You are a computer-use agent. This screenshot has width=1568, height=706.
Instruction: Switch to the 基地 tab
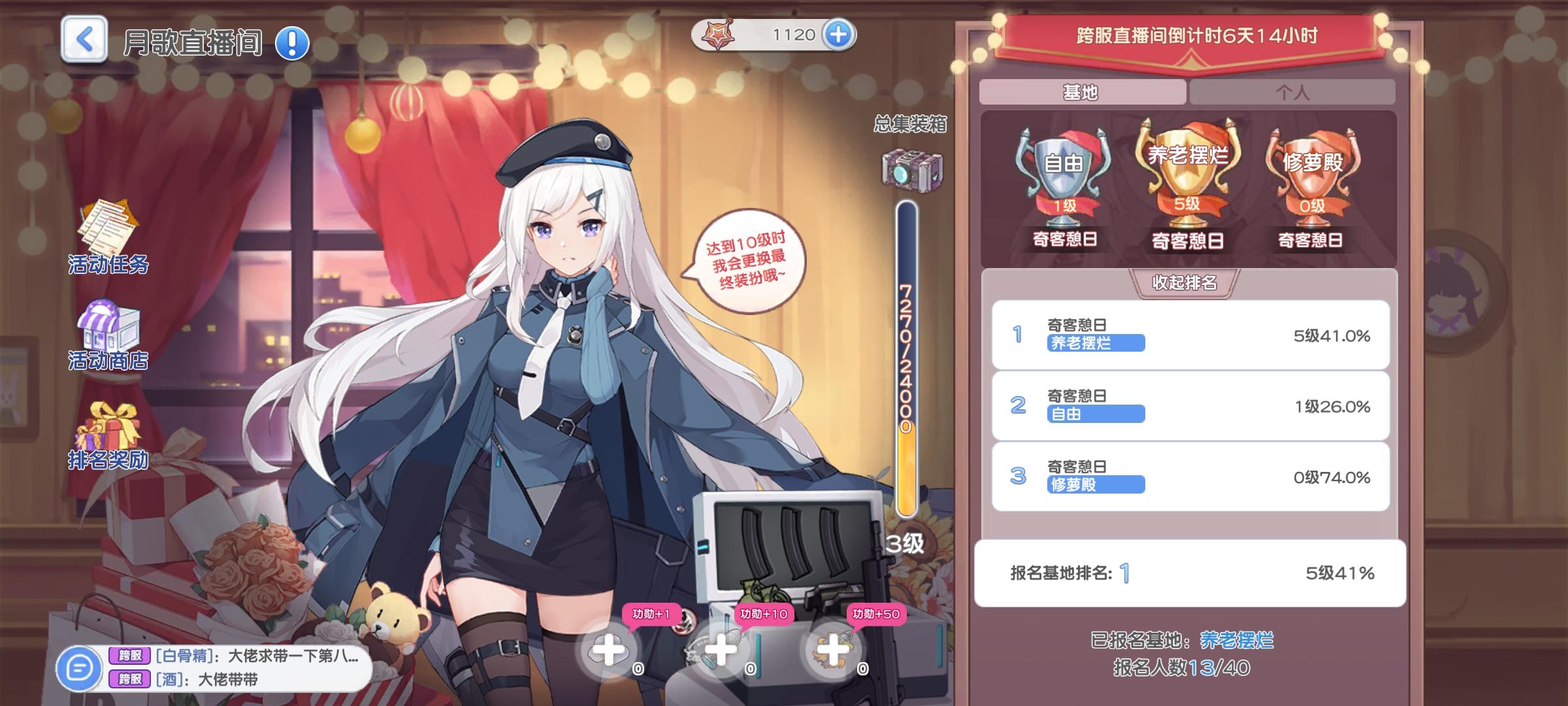1081,92
